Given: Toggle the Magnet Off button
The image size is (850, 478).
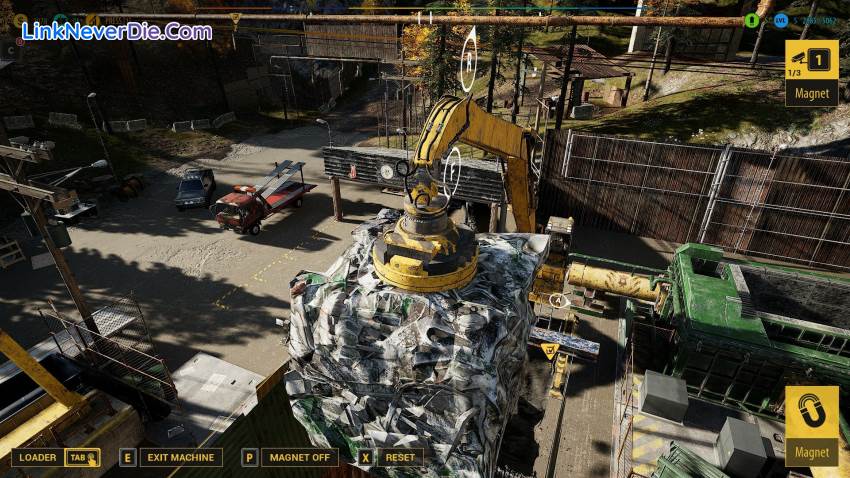Looking at the screenshot, I should 299,457.
